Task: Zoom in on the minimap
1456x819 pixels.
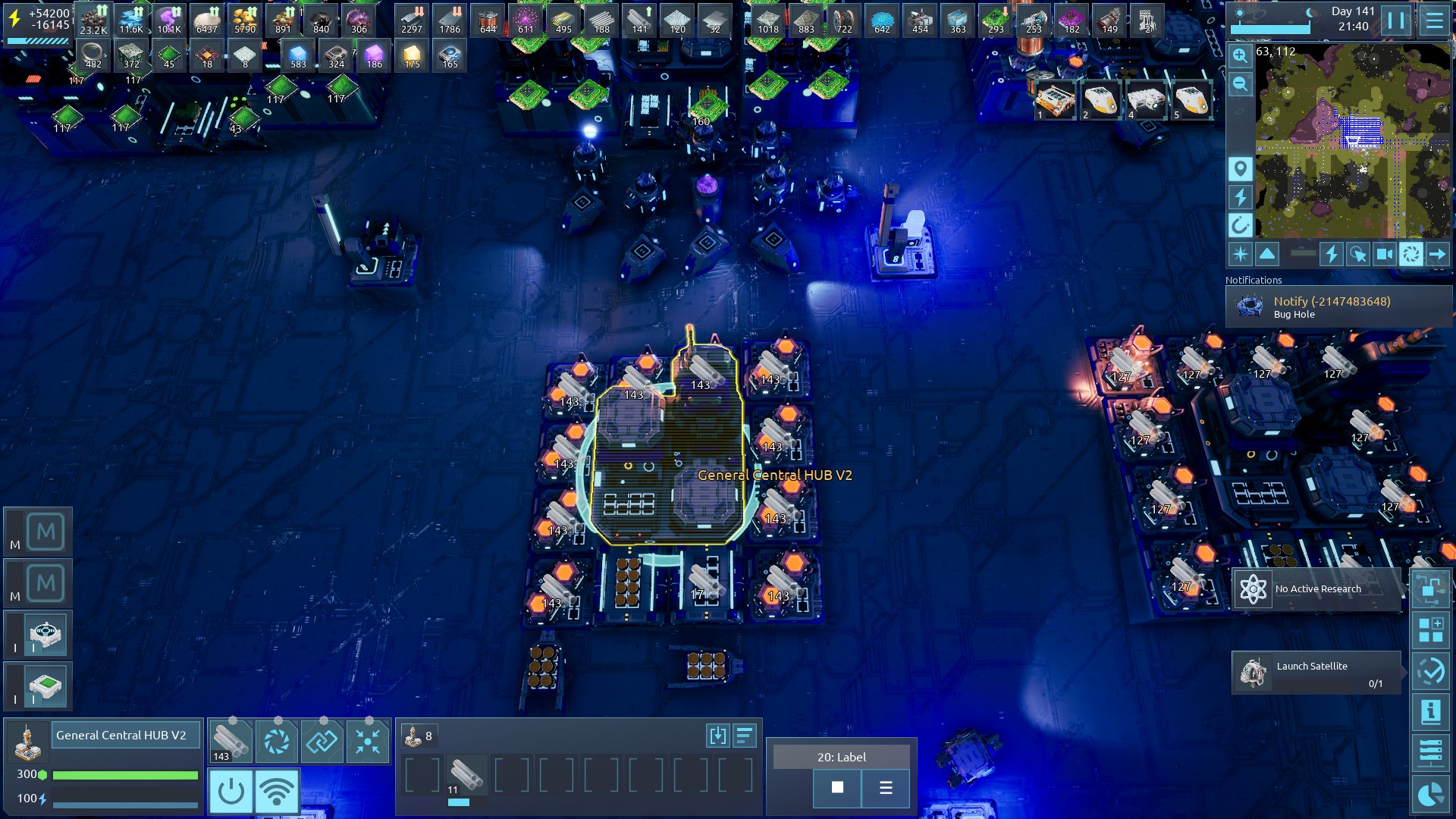Action: [1240, 55]
